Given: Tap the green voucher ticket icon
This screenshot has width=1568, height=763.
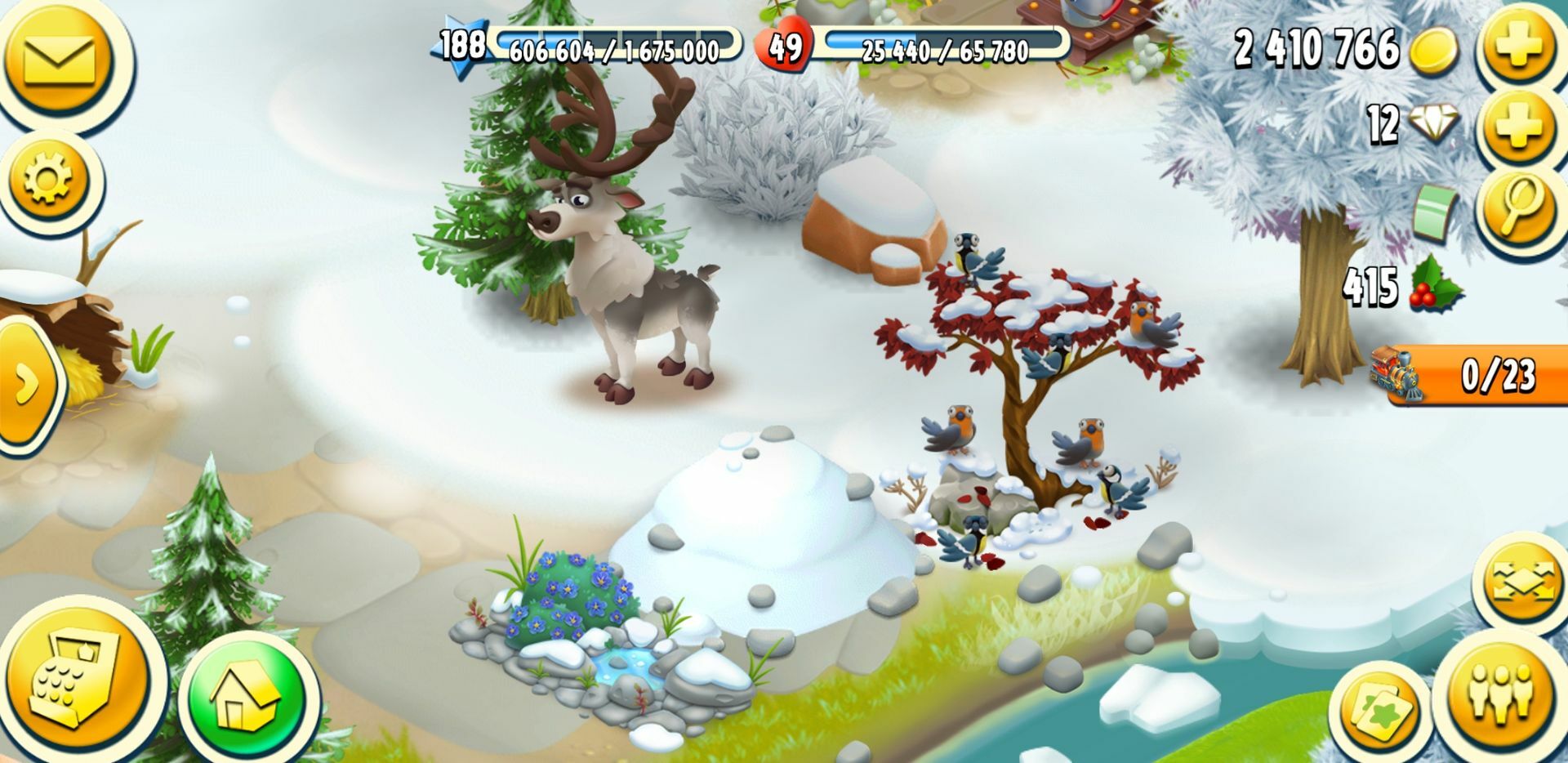Looking at the screenshot, I should pos(1435,210).
